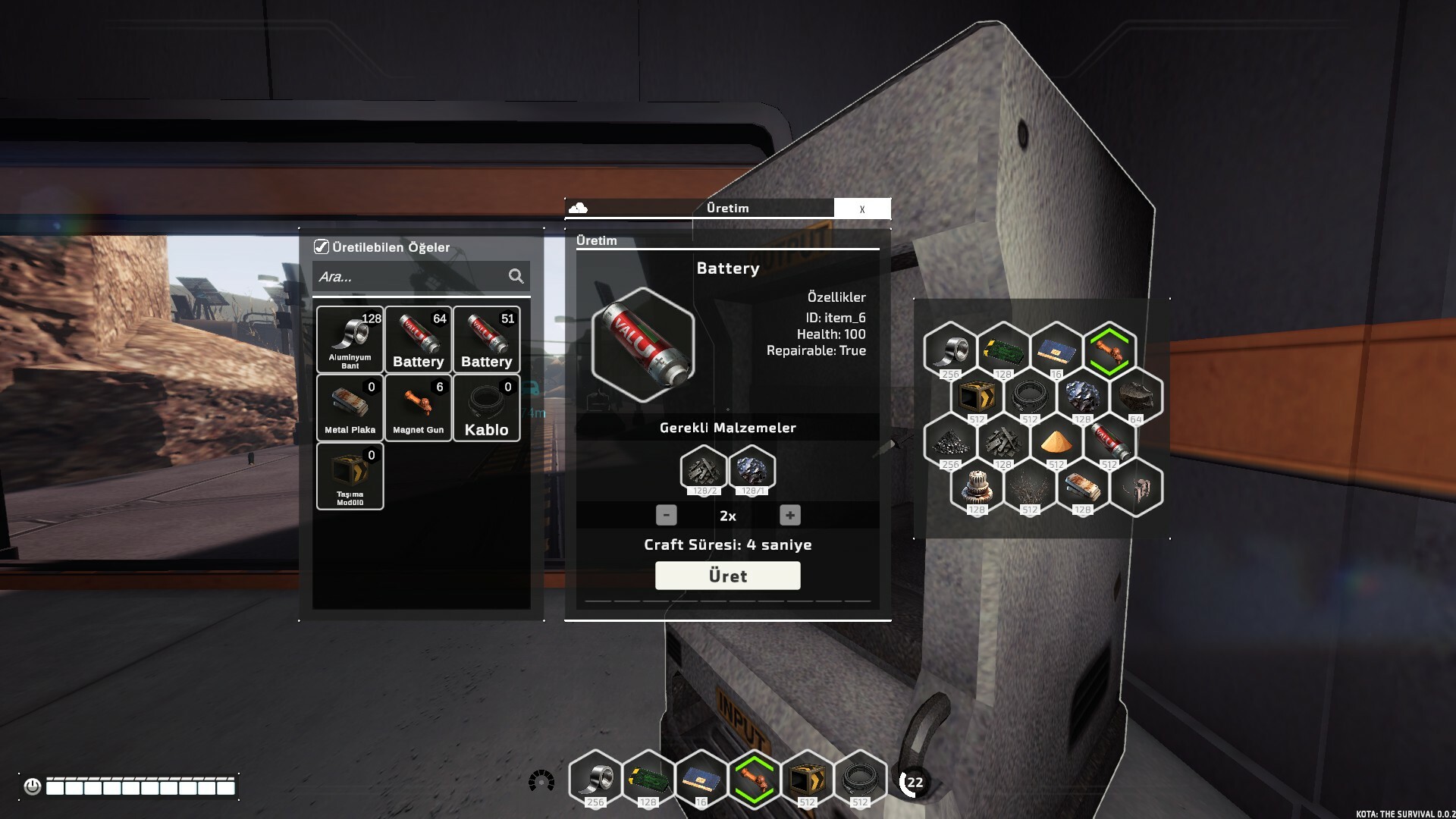Select the Metal Plaka recipe
The image size is (1456, 819).
tap(350, 407)
